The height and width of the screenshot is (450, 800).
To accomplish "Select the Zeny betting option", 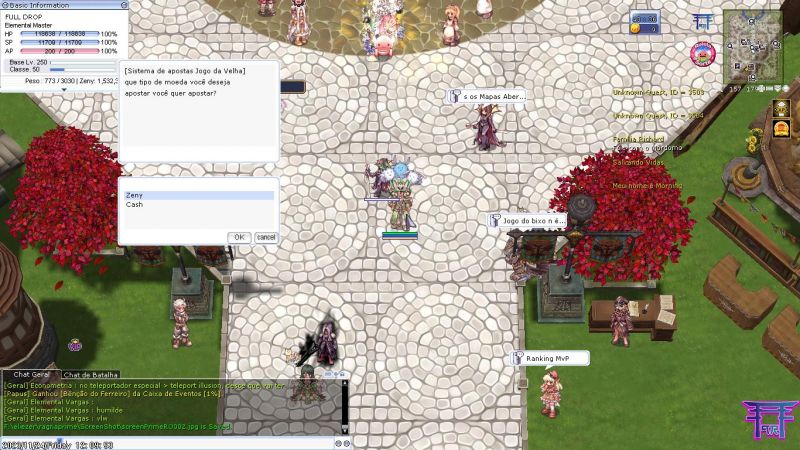I will click(x=196, y=196).
